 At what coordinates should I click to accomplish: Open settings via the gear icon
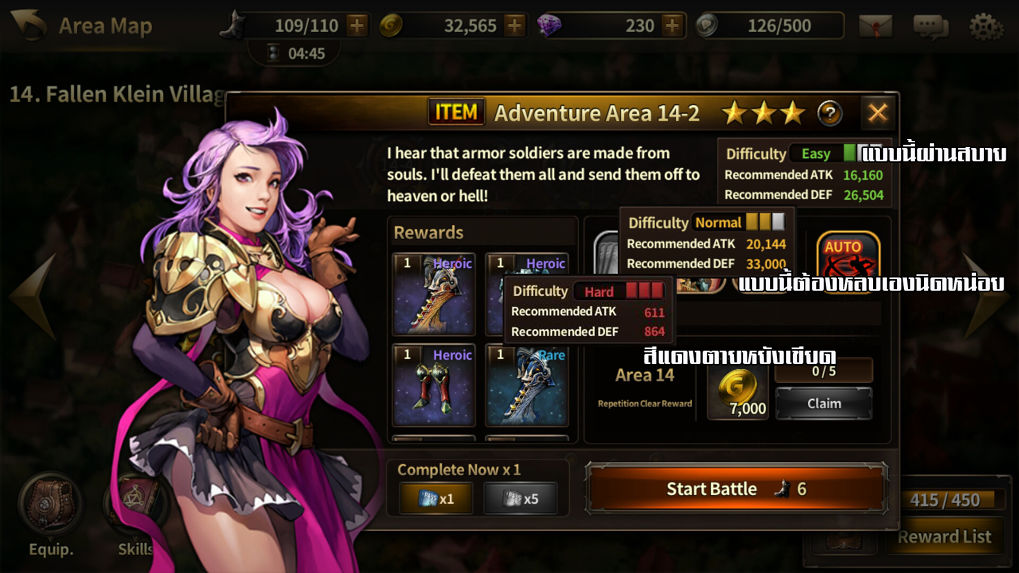[986, 26]
